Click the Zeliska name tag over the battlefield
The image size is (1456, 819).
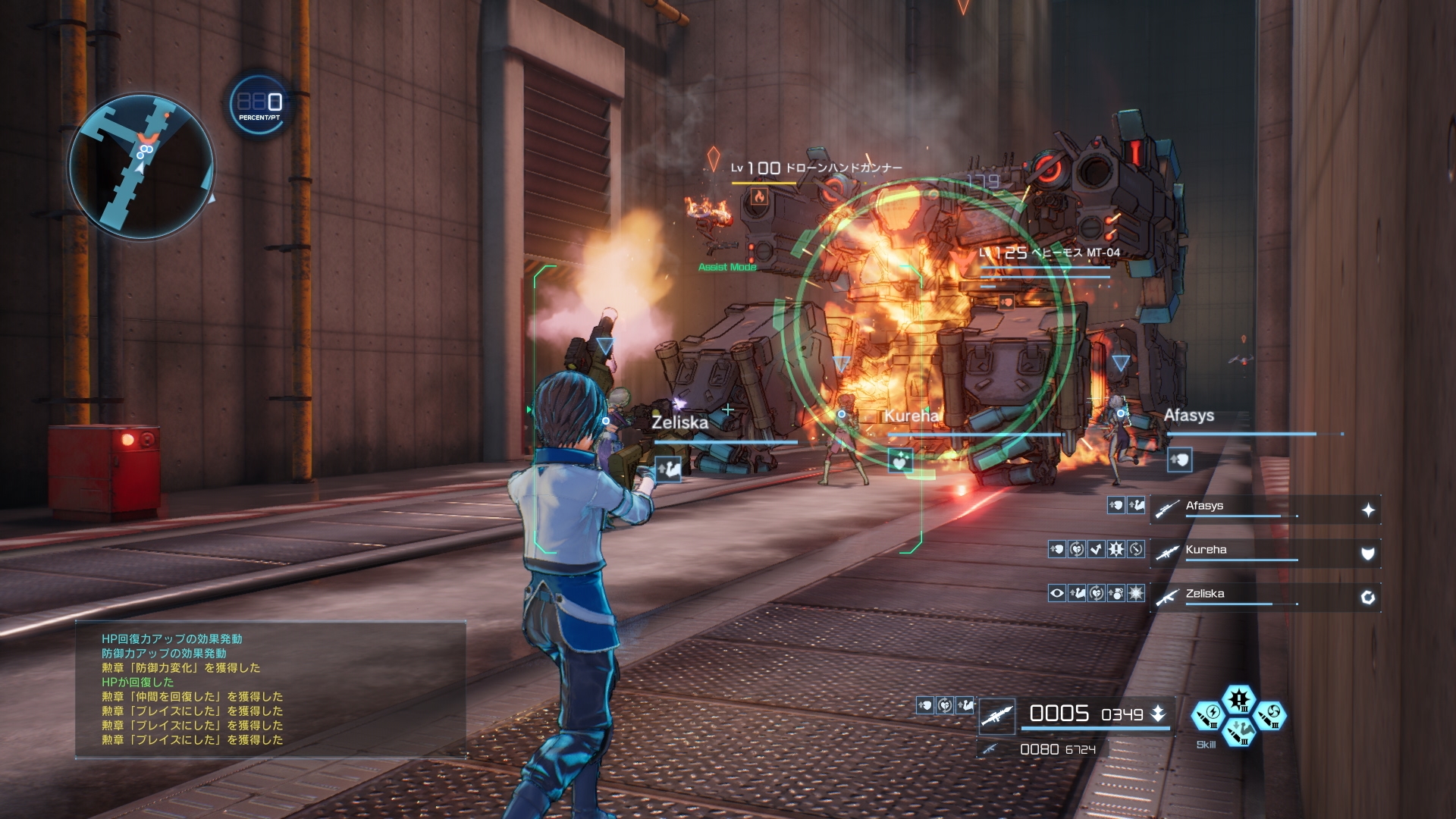click(x=679, y=422)
